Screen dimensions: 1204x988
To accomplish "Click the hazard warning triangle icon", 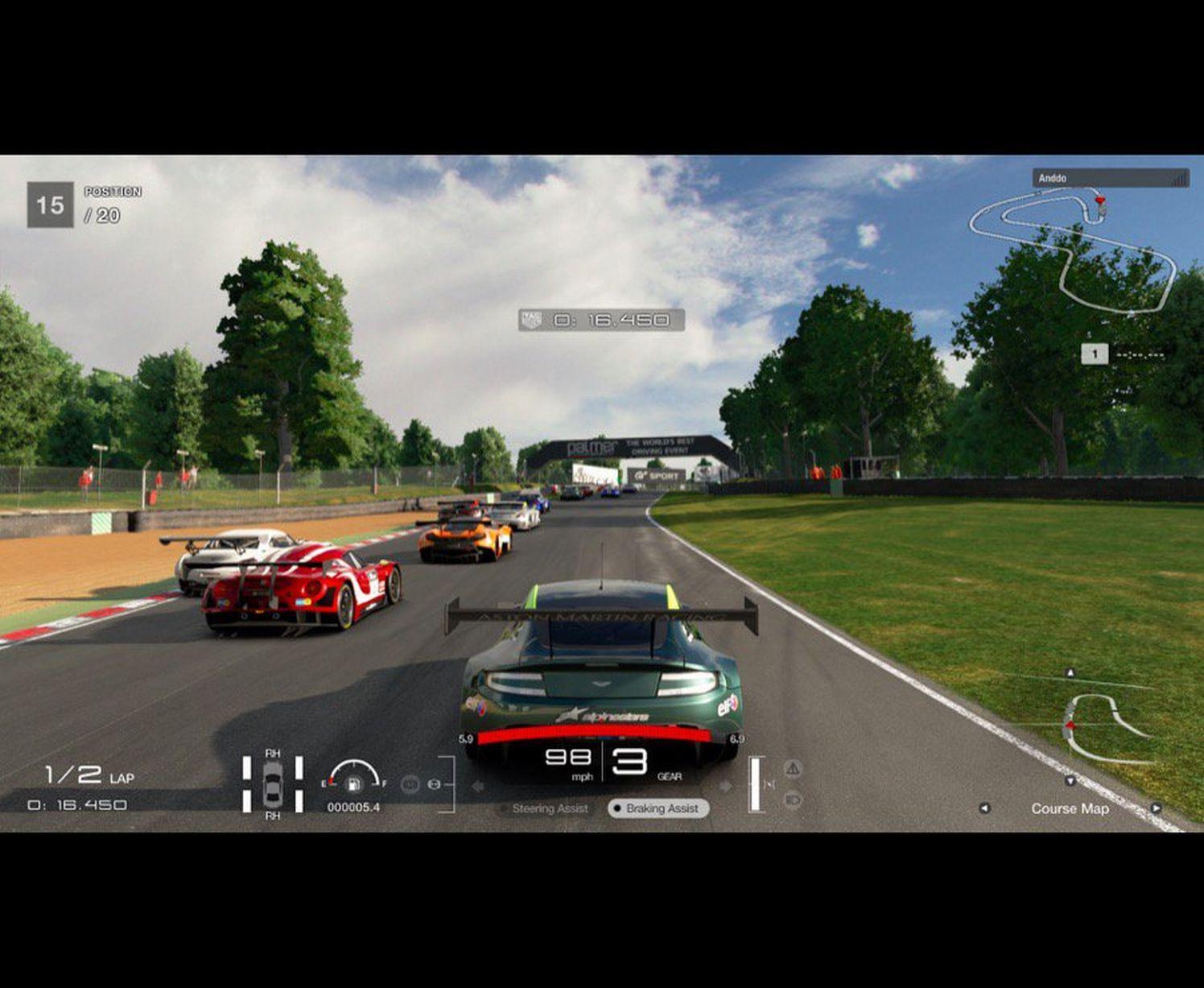I will pos(793,768).
